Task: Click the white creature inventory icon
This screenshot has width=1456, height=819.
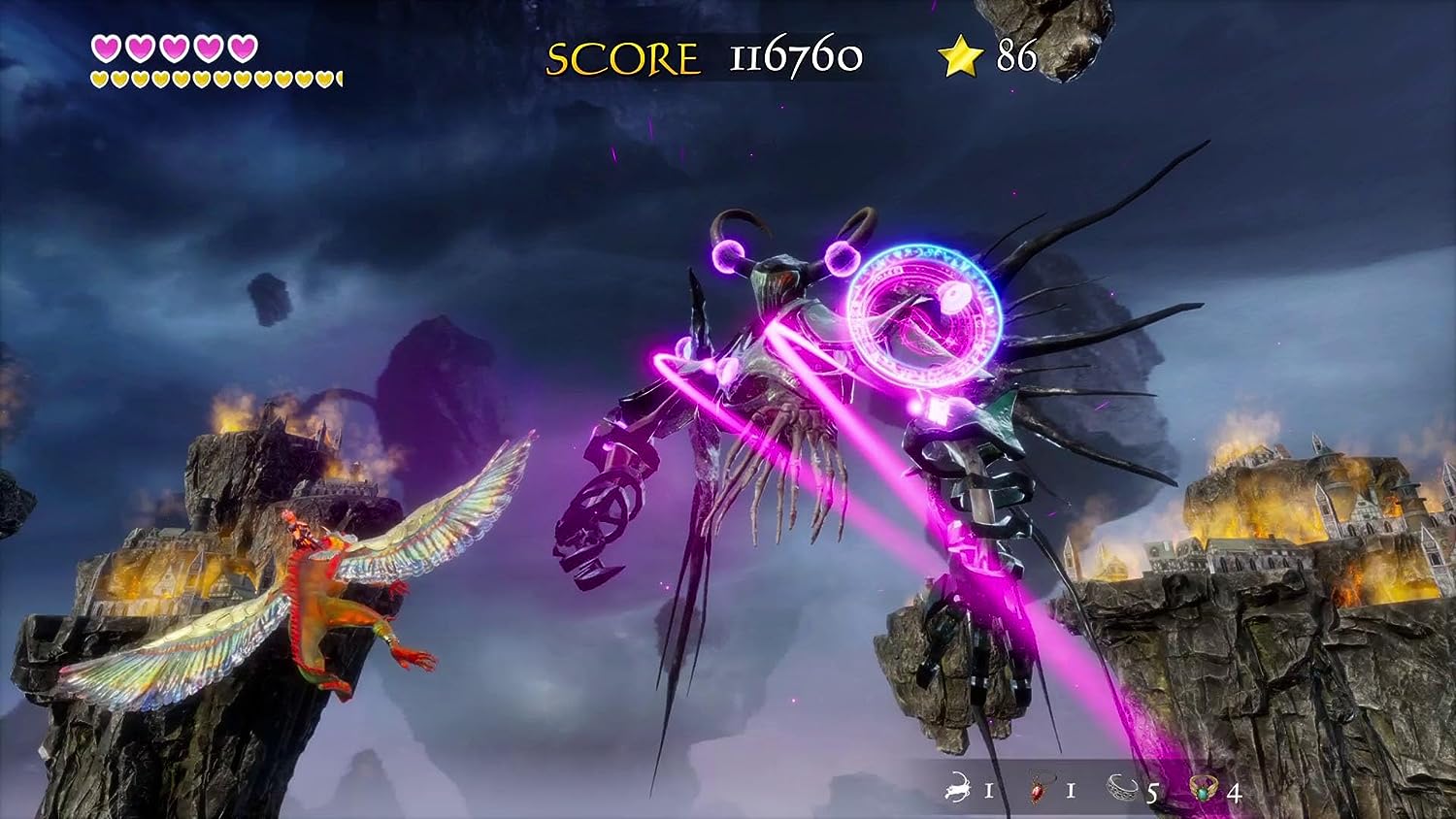Action: pos(956,791)
